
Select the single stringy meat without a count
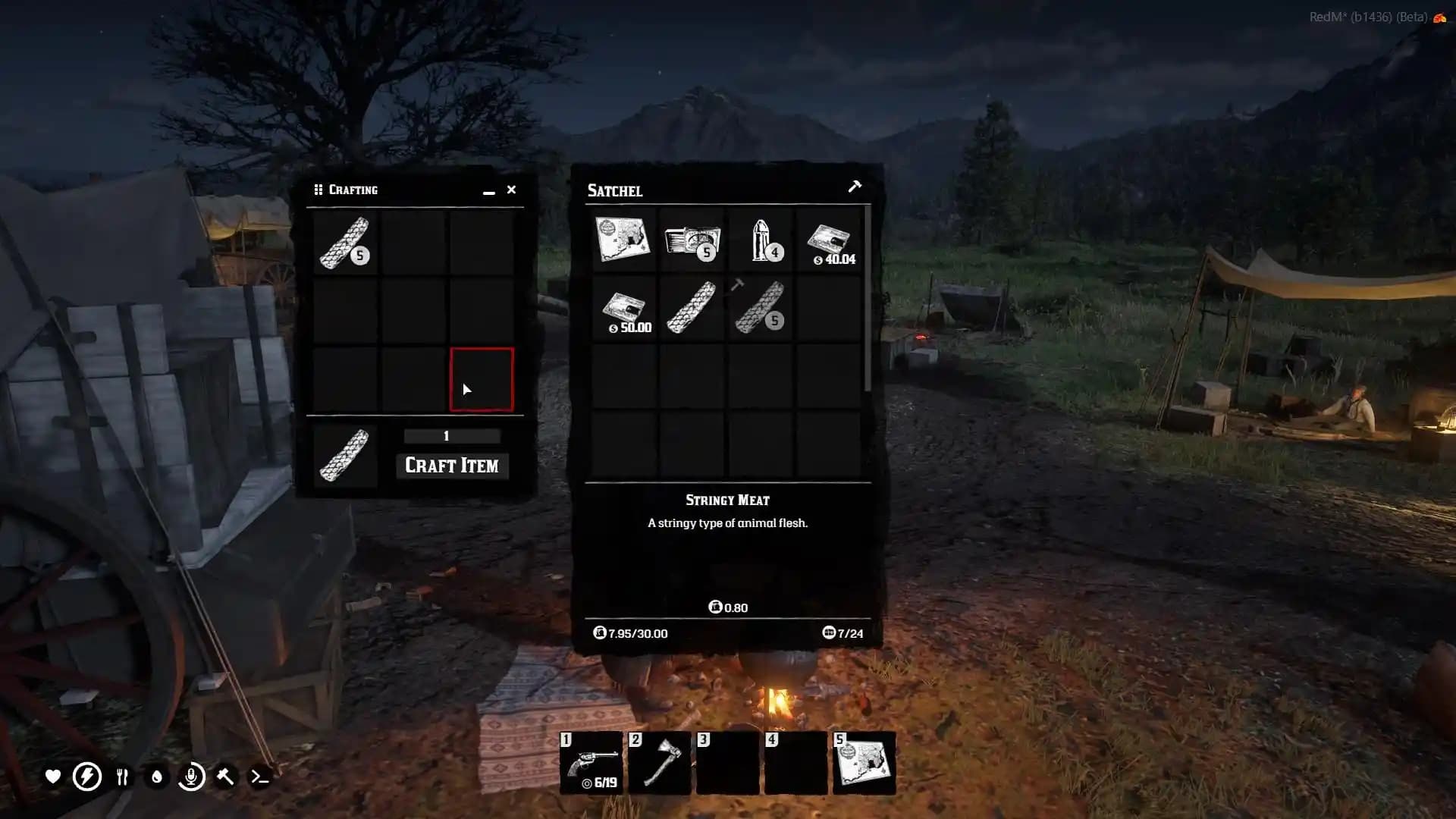(691, 308)
